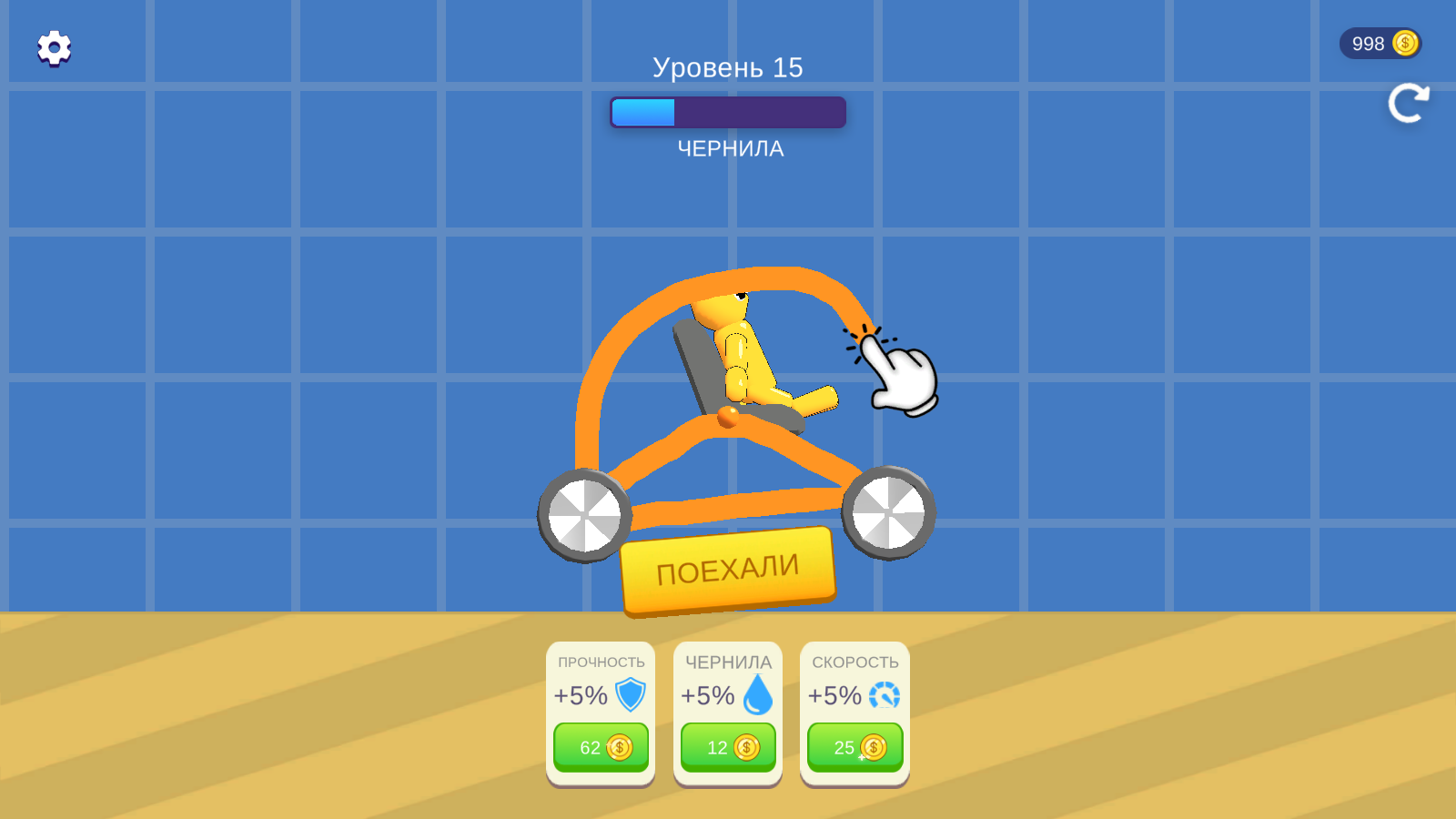Screen dimensions: 1456x819
Task: Open the settings gear menu
Action: coord(52,46)
